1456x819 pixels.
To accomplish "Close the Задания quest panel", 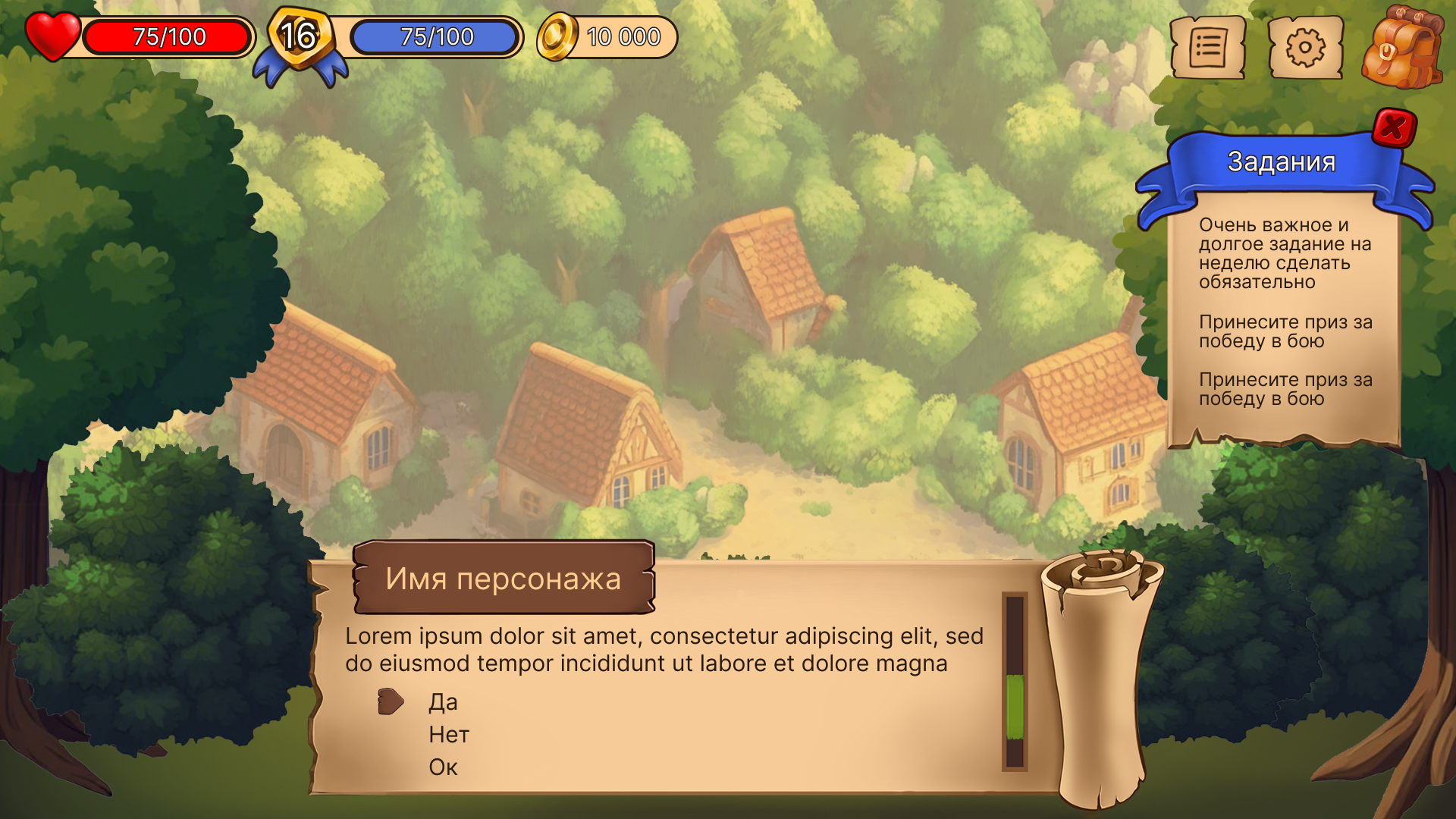I will click(x=1394, y=127).
